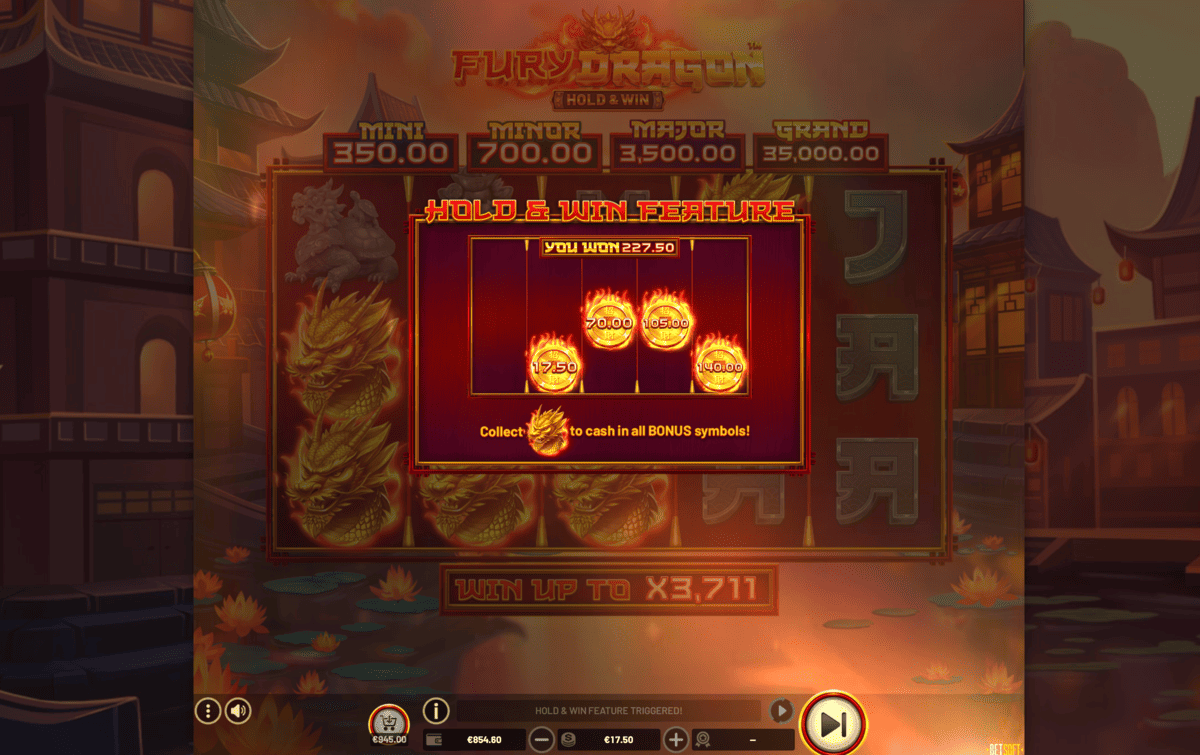The width and height of the screenshot is (1200, 755).
Task: Toggle the sound speaker button
Action: point(238,711)
